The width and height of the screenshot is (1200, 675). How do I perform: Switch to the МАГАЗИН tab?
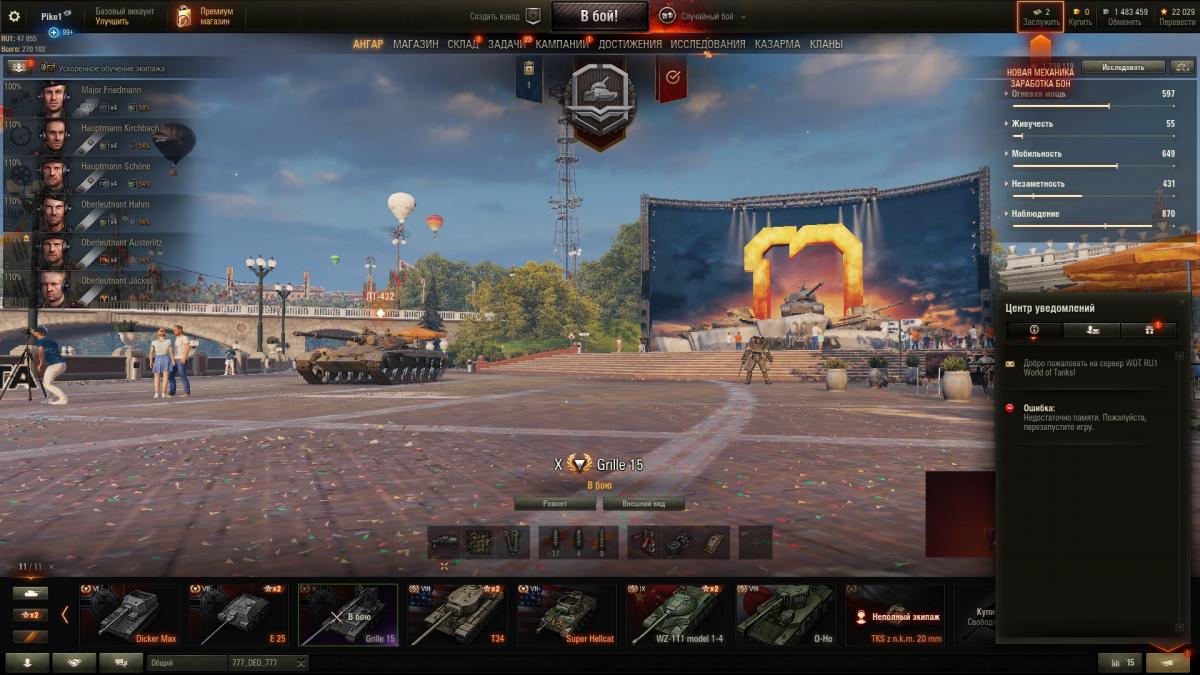pos(415,44)
